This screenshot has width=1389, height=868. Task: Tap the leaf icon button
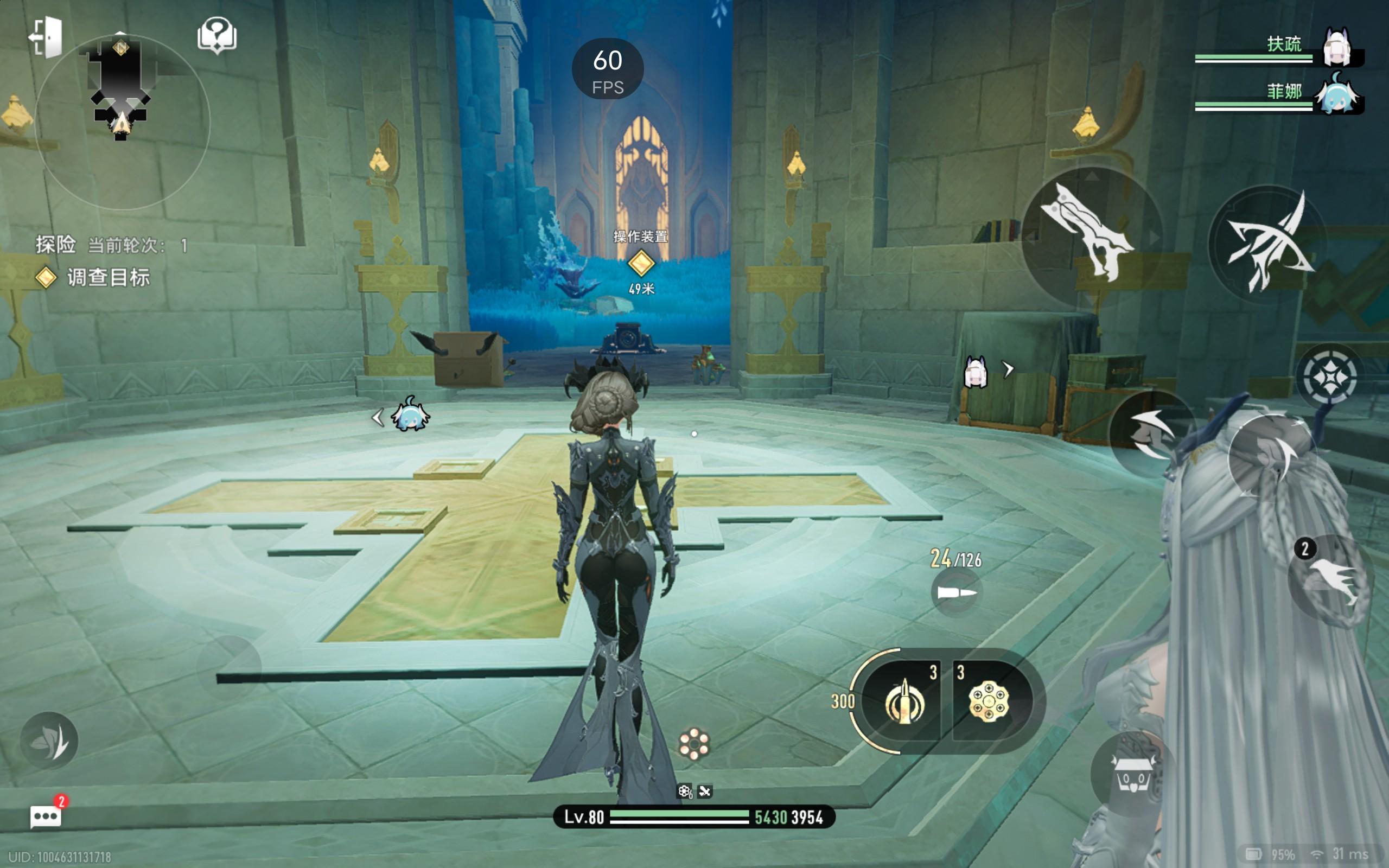coord(49,742)
